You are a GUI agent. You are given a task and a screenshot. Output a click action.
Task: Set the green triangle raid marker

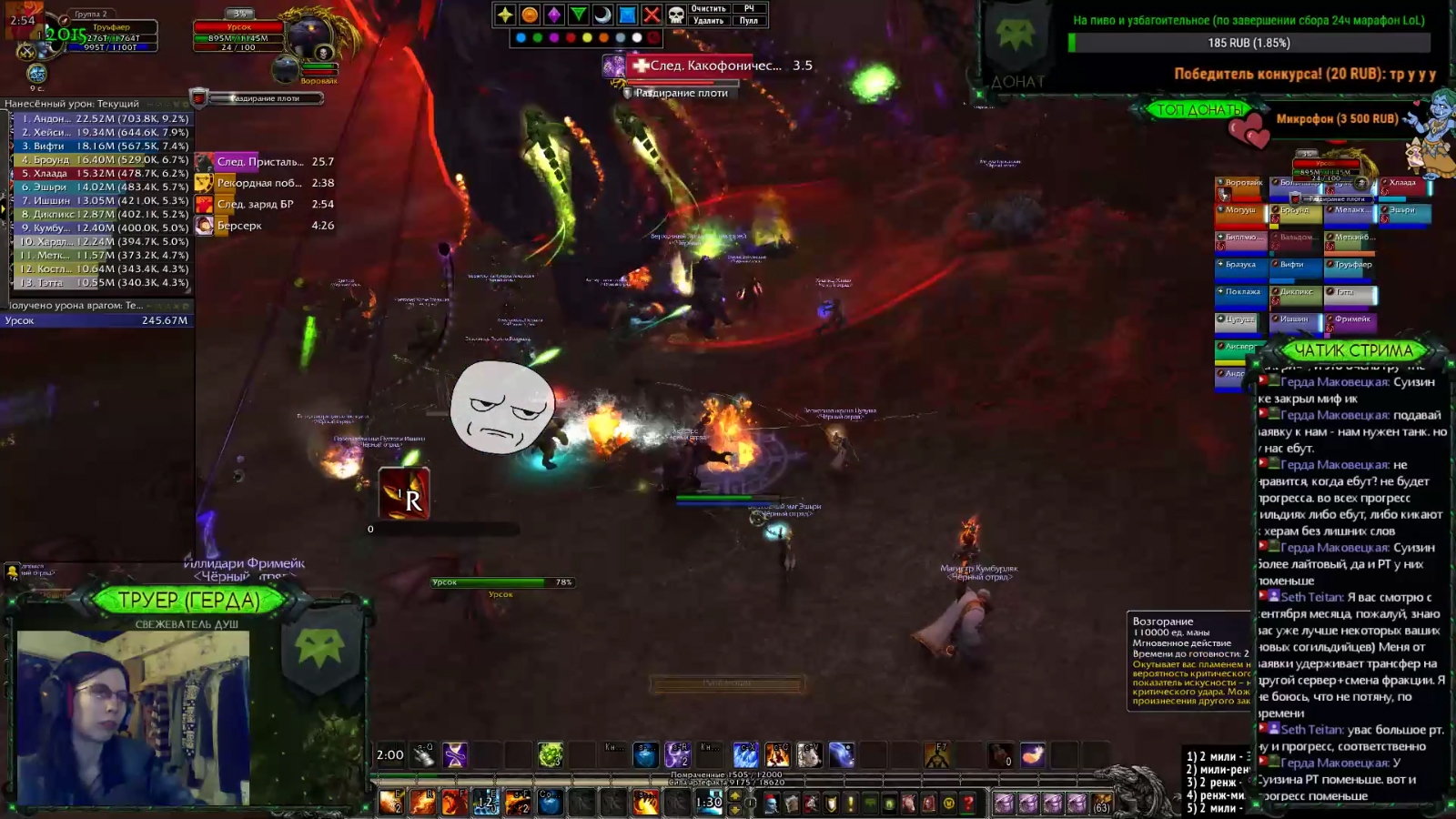coord(578,15)
